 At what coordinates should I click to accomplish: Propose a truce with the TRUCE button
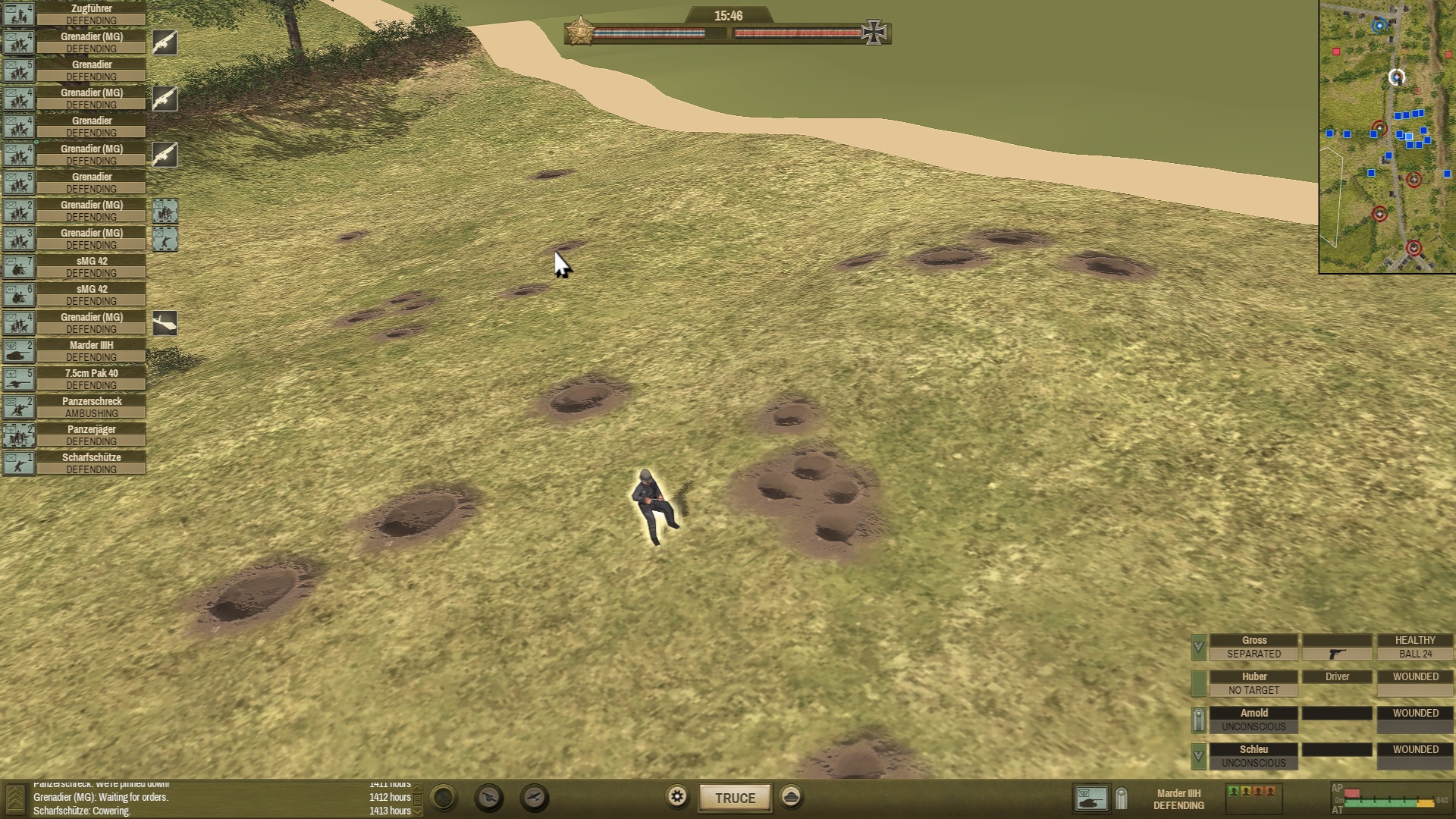click(735, 798)
